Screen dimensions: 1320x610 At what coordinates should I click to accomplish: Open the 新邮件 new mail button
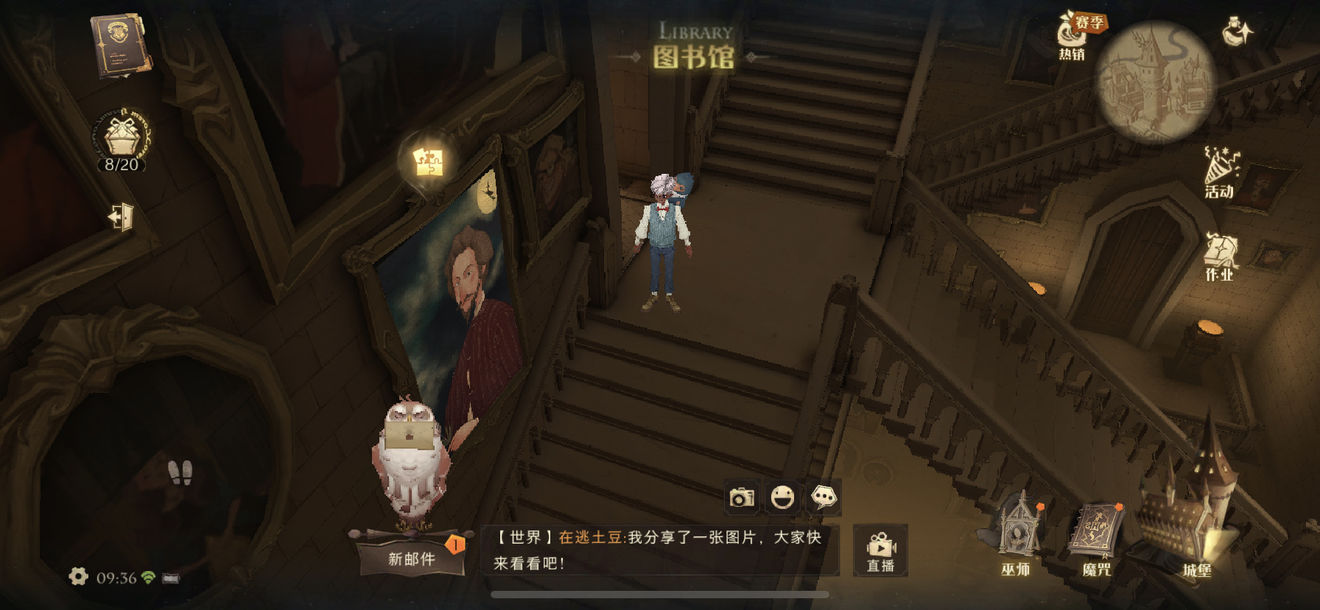[x=412, y=558]
